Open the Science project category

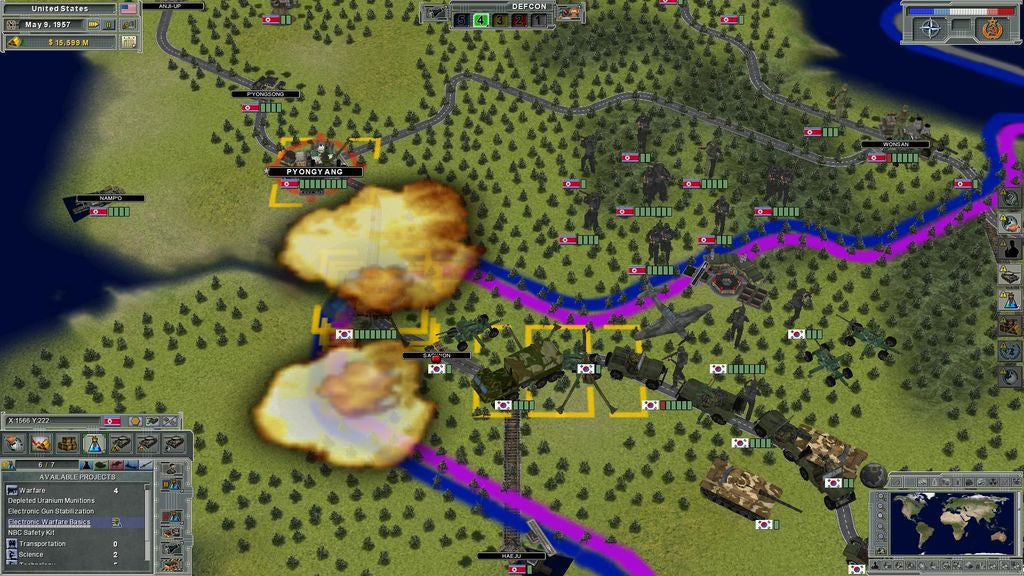[31, 554]
